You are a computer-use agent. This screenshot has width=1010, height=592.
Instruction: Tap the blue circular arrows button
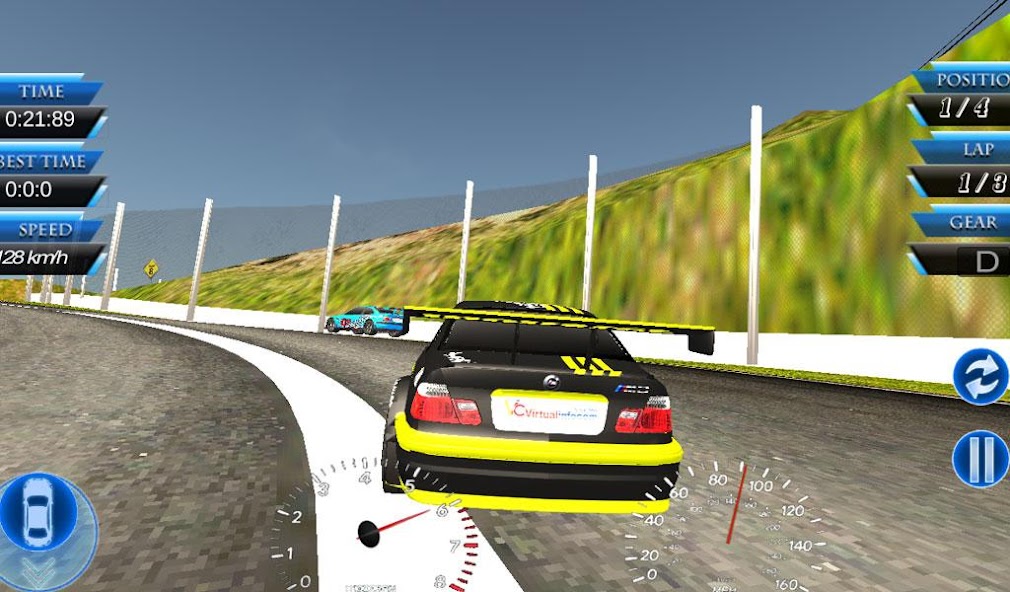click(x=980, y=377)
